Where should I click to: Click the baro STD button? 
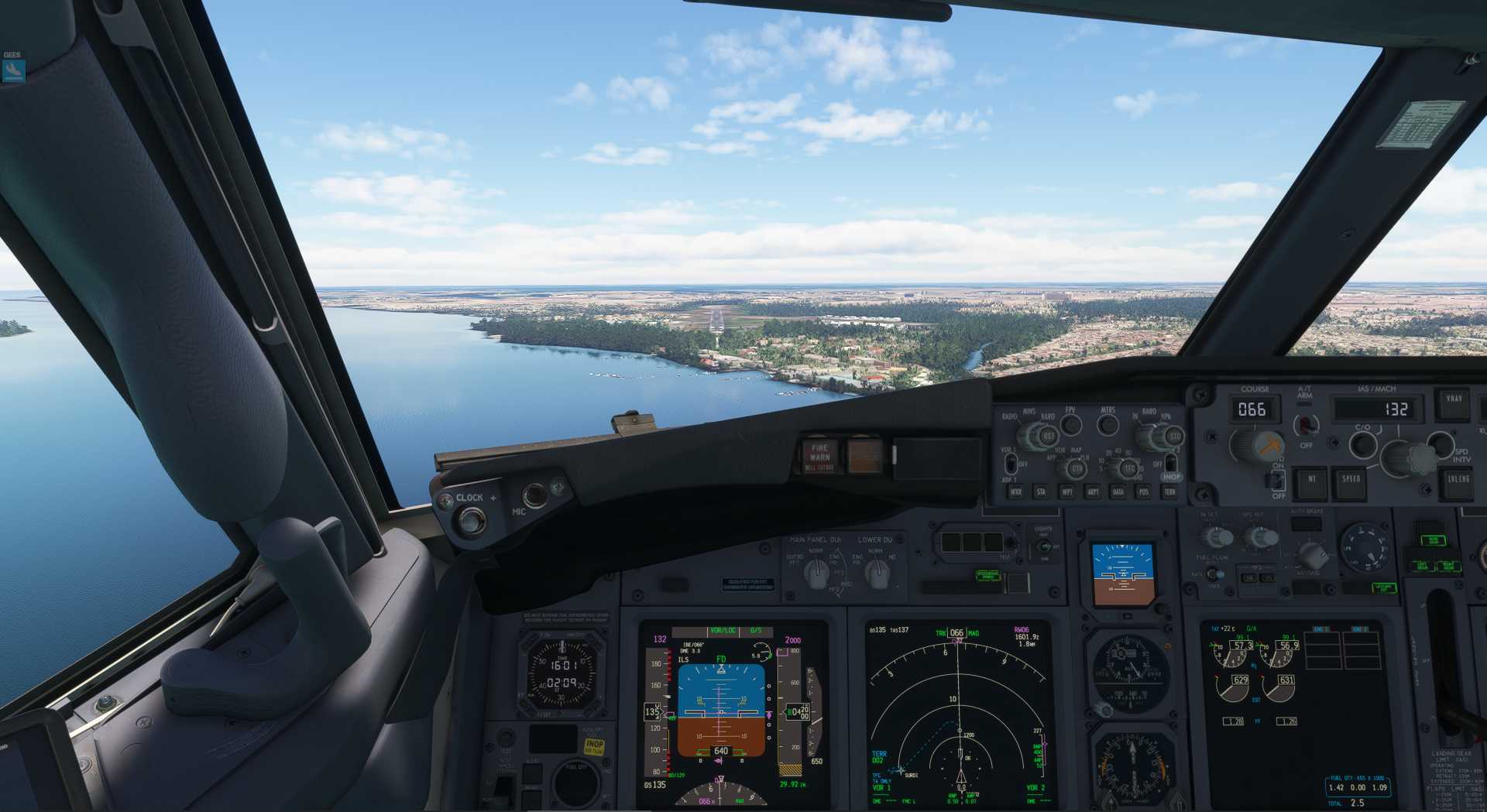(1173, 437)
